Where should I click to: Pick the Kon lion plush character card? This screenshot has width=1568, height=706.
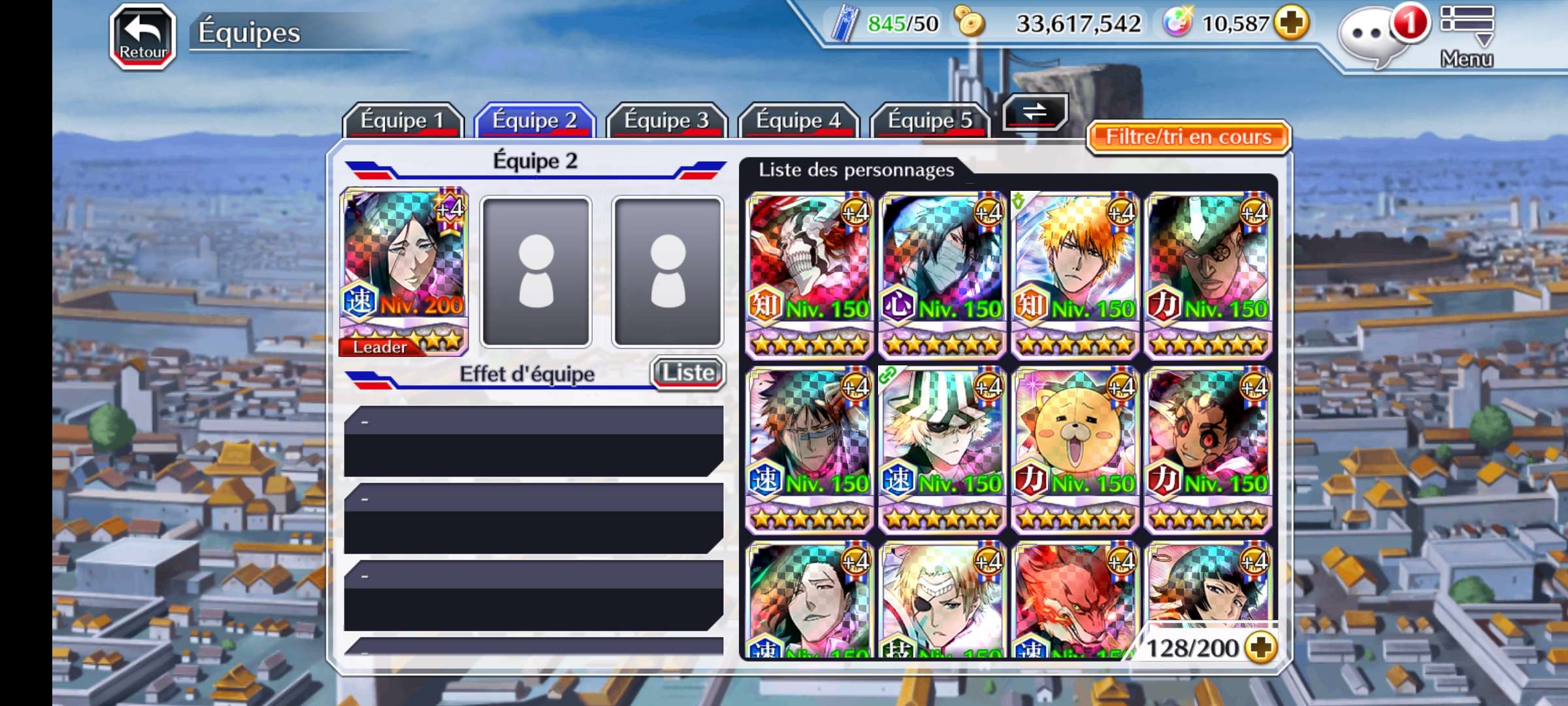click(x=1075, y=449)
